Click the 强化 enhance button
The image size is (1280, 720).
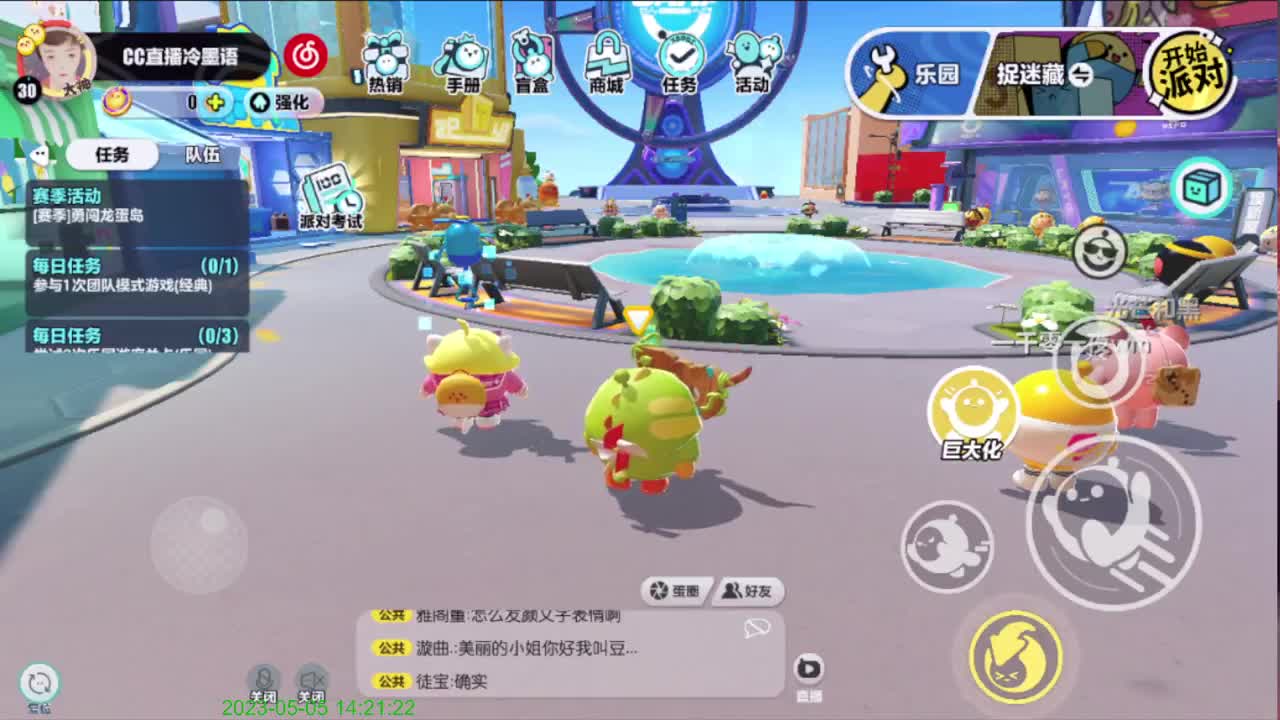click(x=283, y=103)
